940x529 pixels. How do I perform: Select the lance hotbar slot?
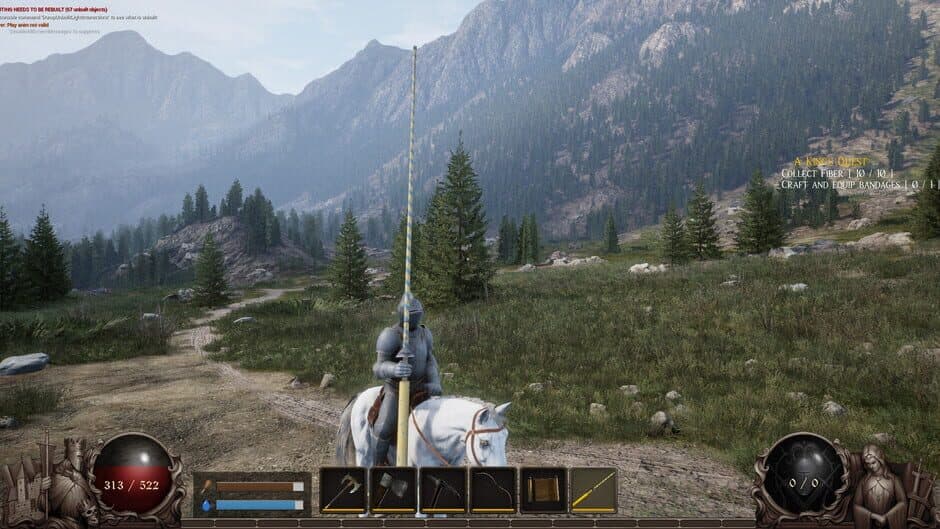pos(593,489)
